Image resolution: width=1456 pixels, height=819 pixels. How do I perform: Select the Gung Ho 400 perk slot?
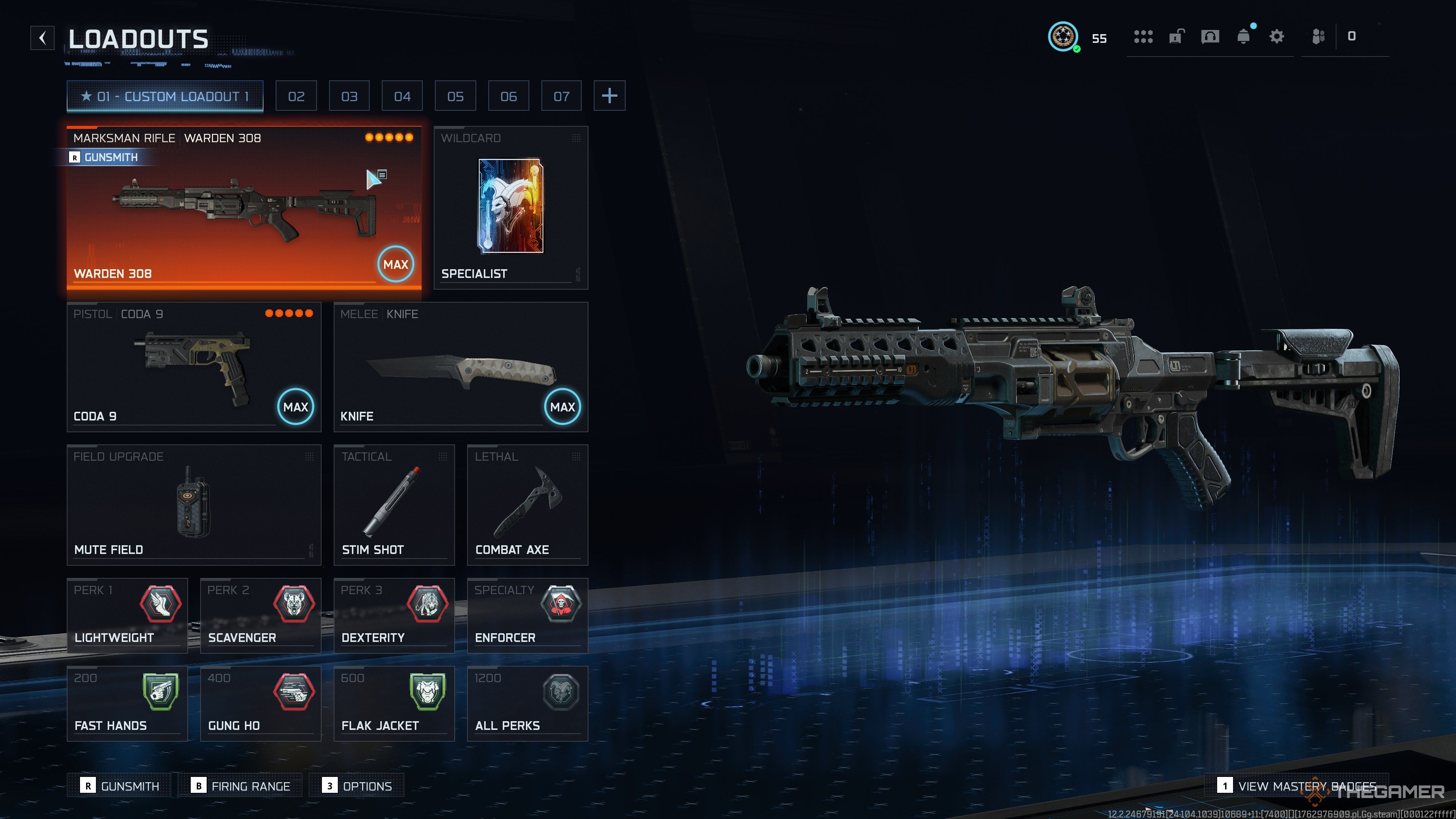click(260, 703)
